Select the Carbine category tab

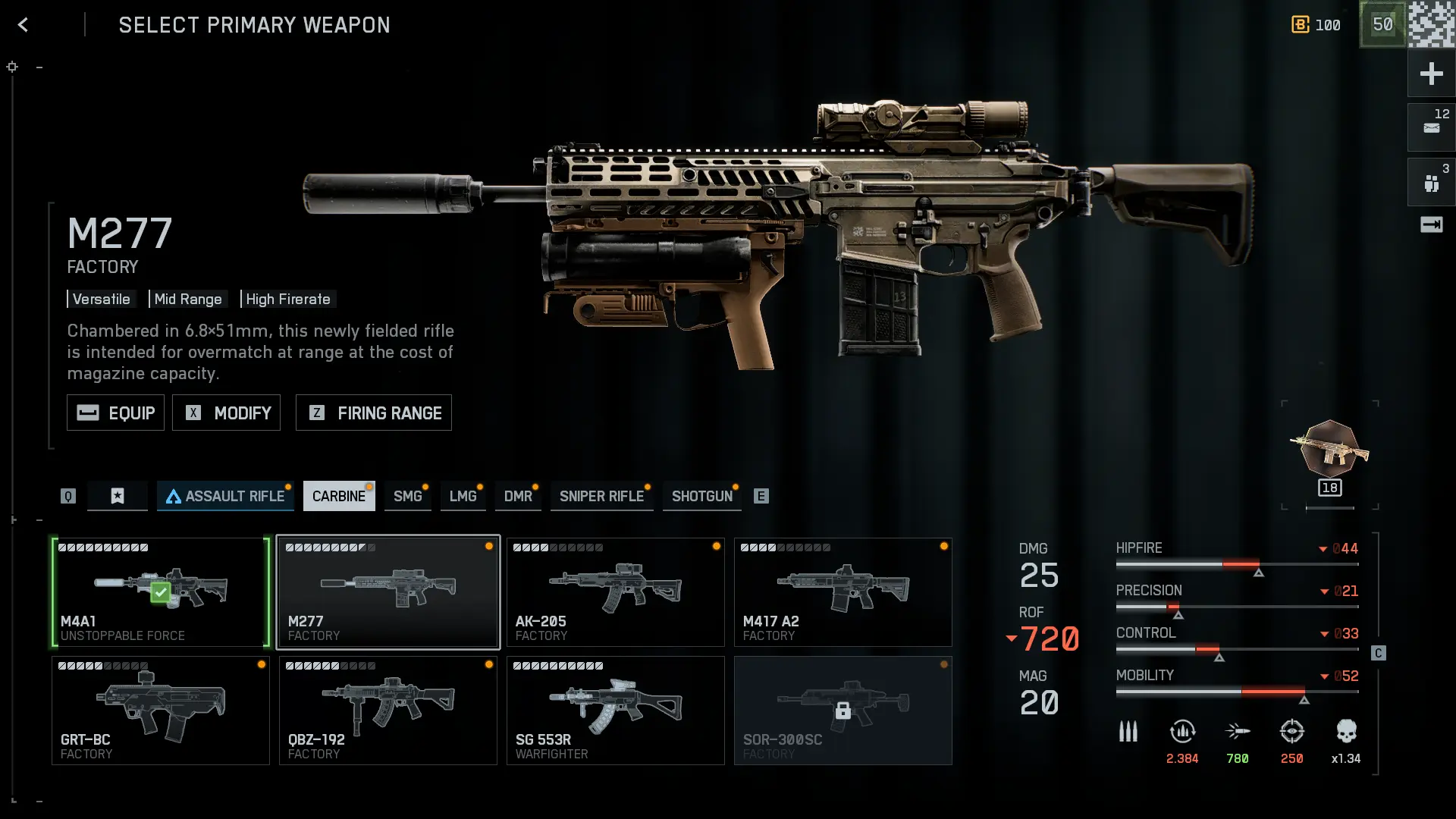(x=338, y=496)
